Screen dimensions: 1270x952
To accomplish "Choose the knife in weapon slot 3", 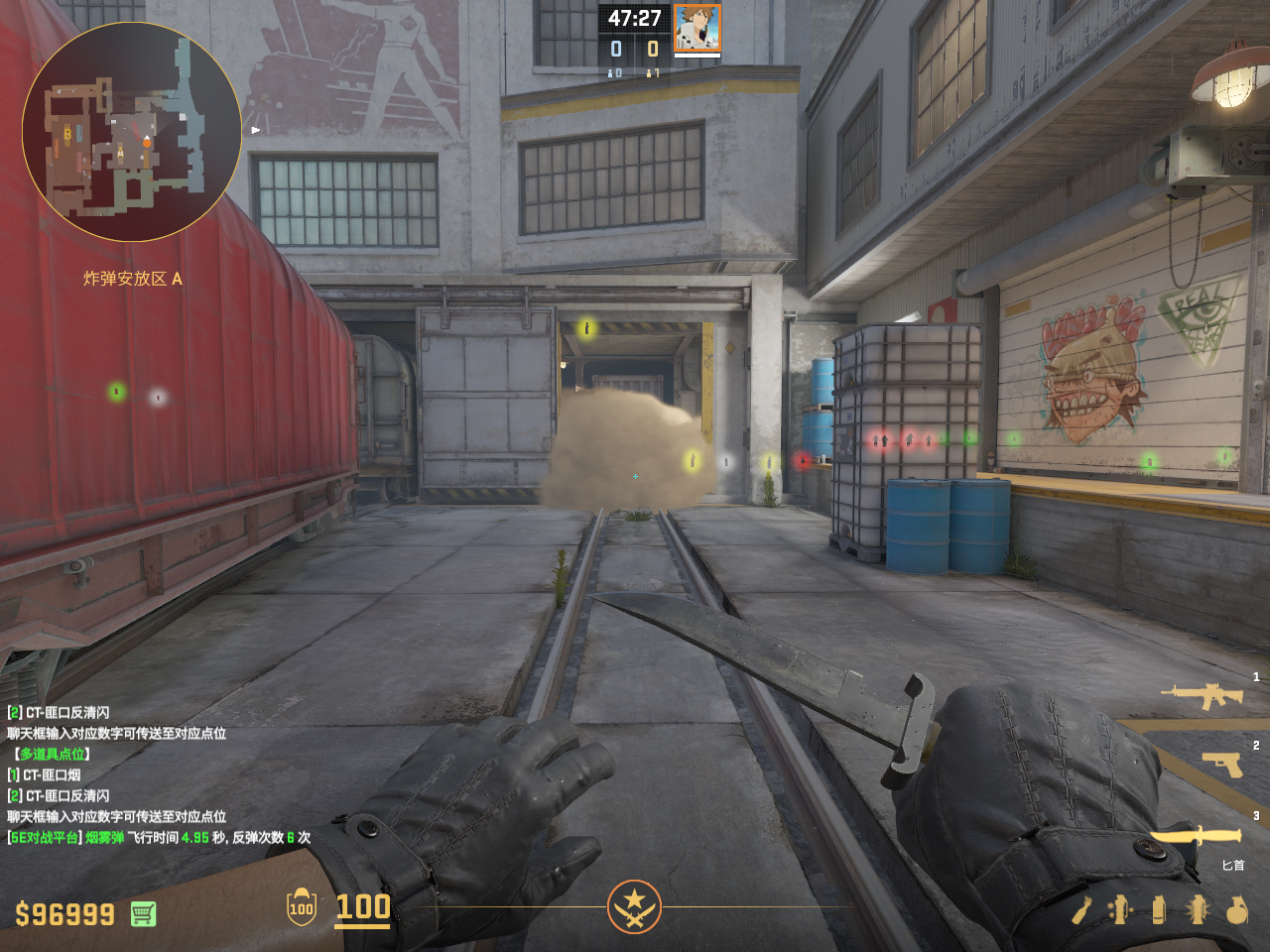I will [x=1199, y=837].
